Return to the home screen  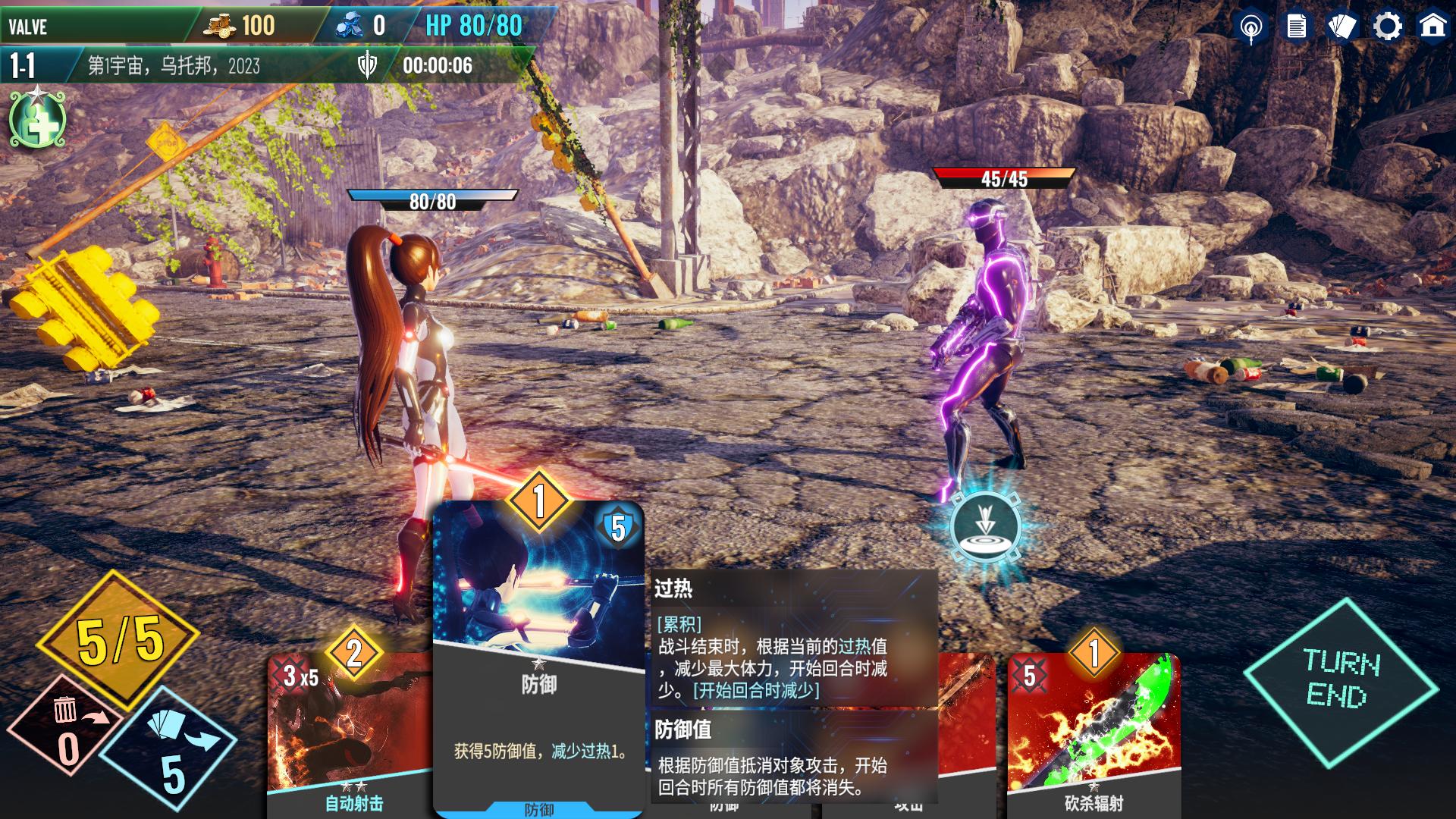(1432, 27)
